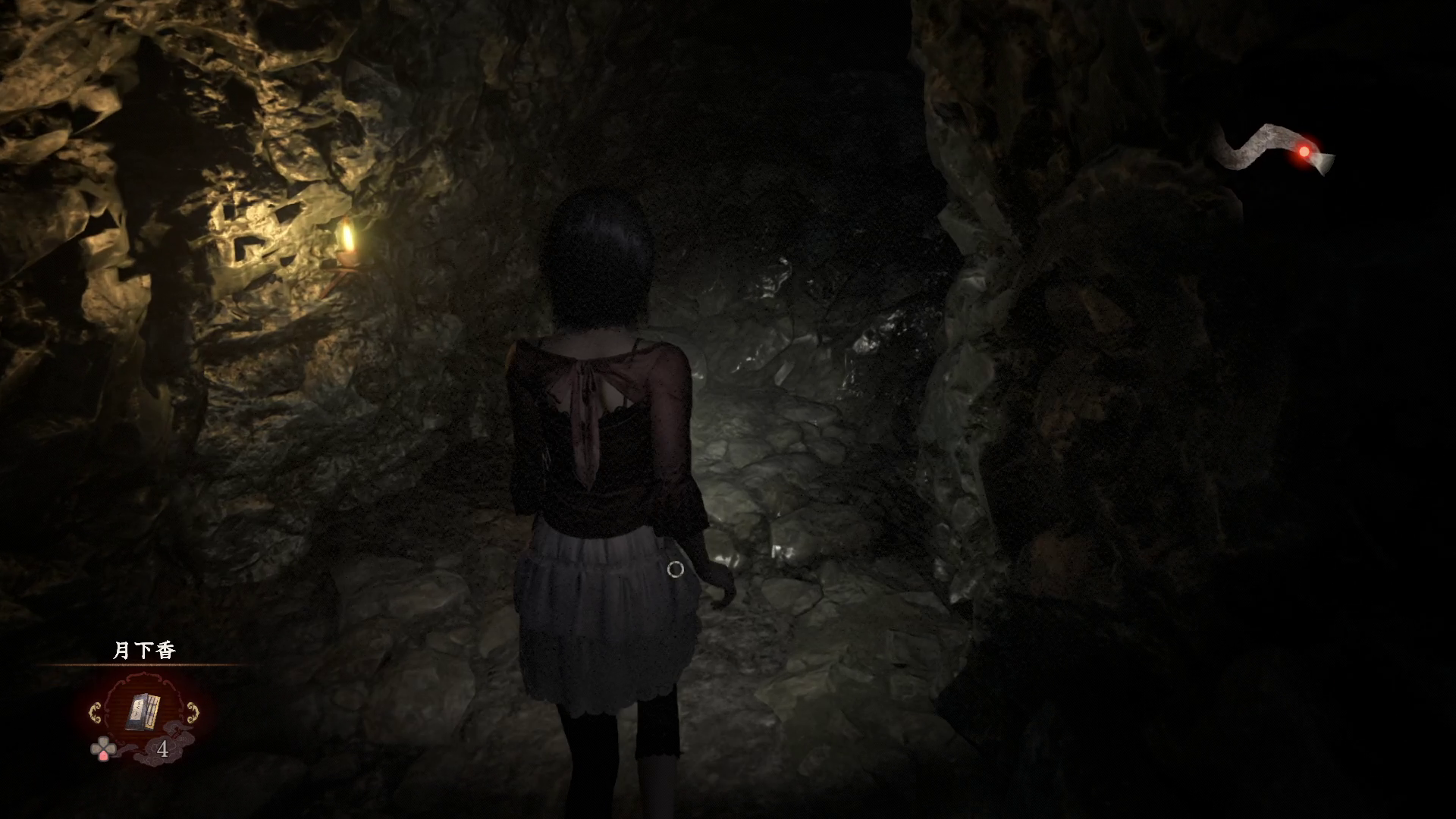Click the red-dot path indicator

[x=1304, y=152]
